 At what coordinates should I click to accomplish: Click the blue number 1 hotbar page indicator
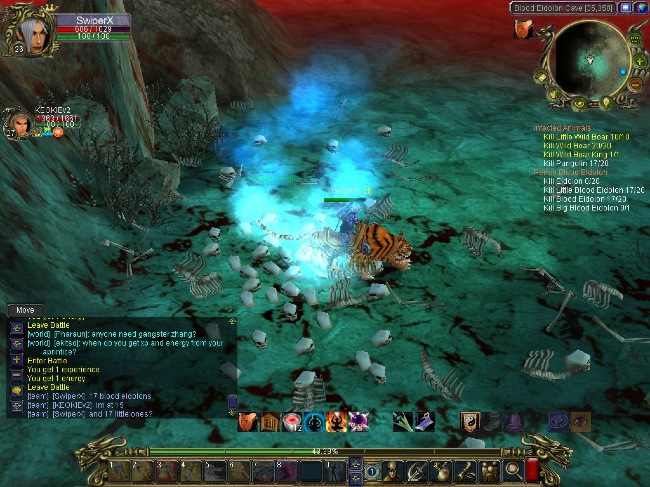(x=371, y=470)
